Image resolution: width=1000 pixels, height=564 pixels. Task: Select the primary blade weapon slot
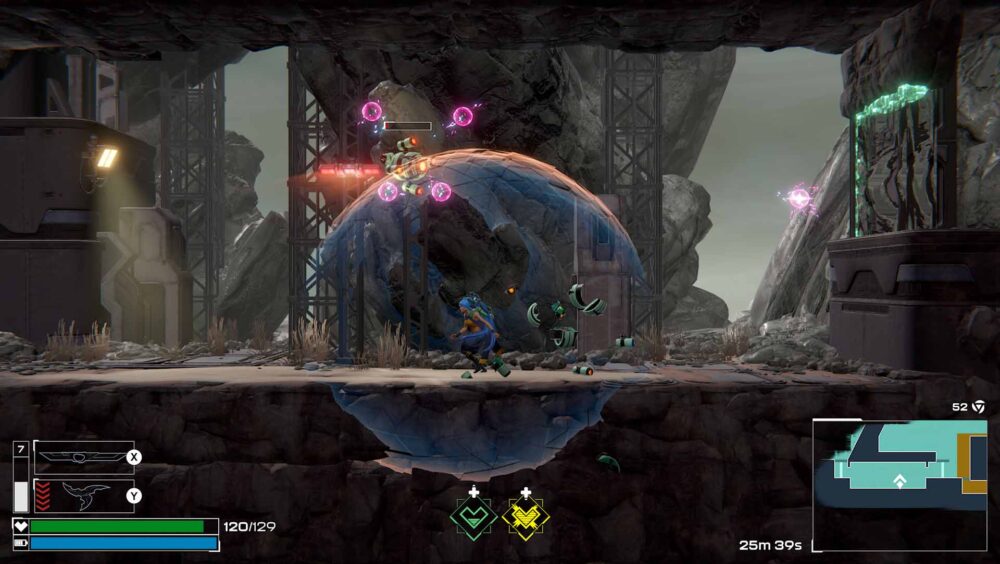pos(84,457)
